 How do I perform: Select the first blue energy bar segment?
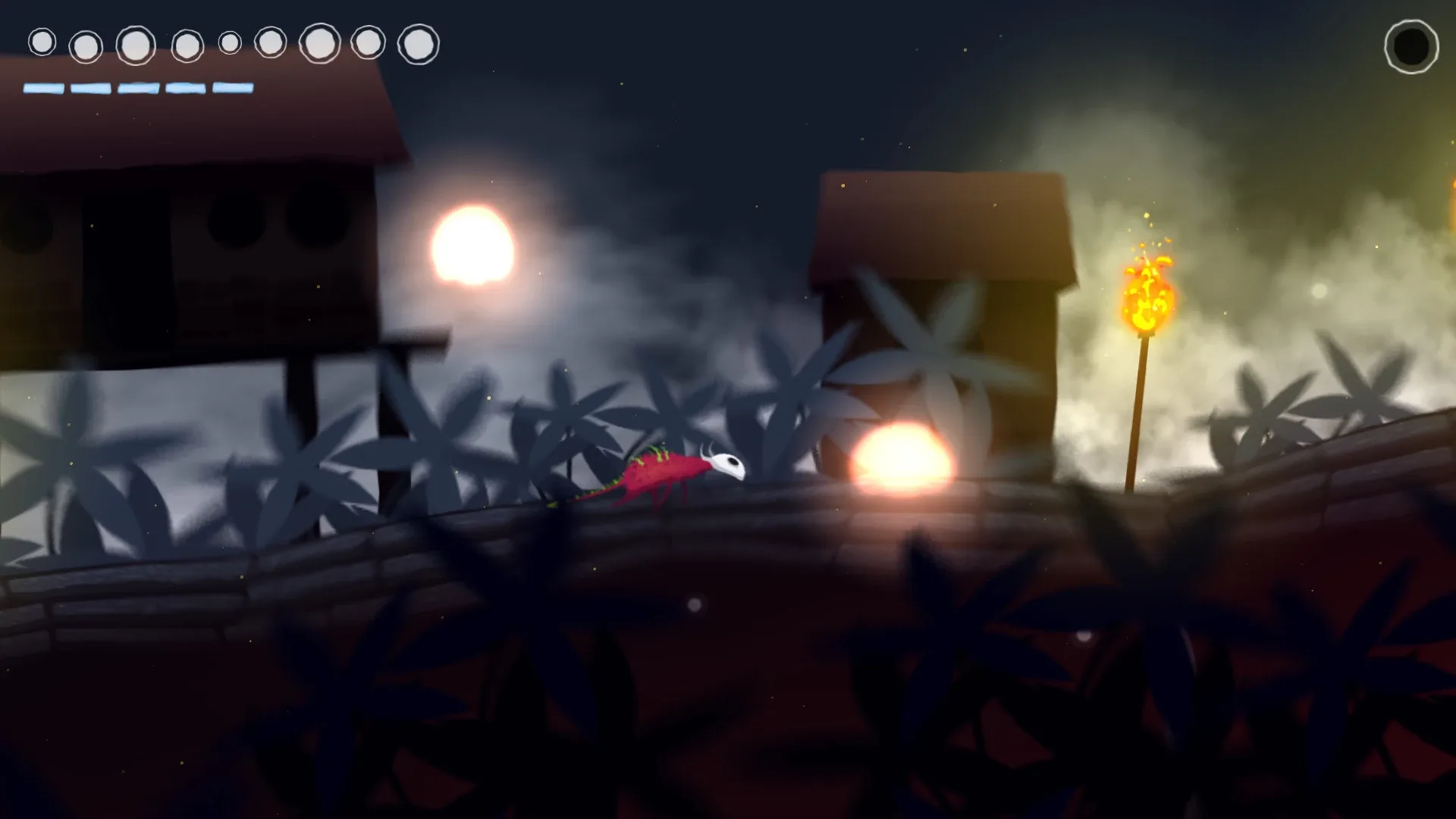pyautogui.click(x=42, y=87)
